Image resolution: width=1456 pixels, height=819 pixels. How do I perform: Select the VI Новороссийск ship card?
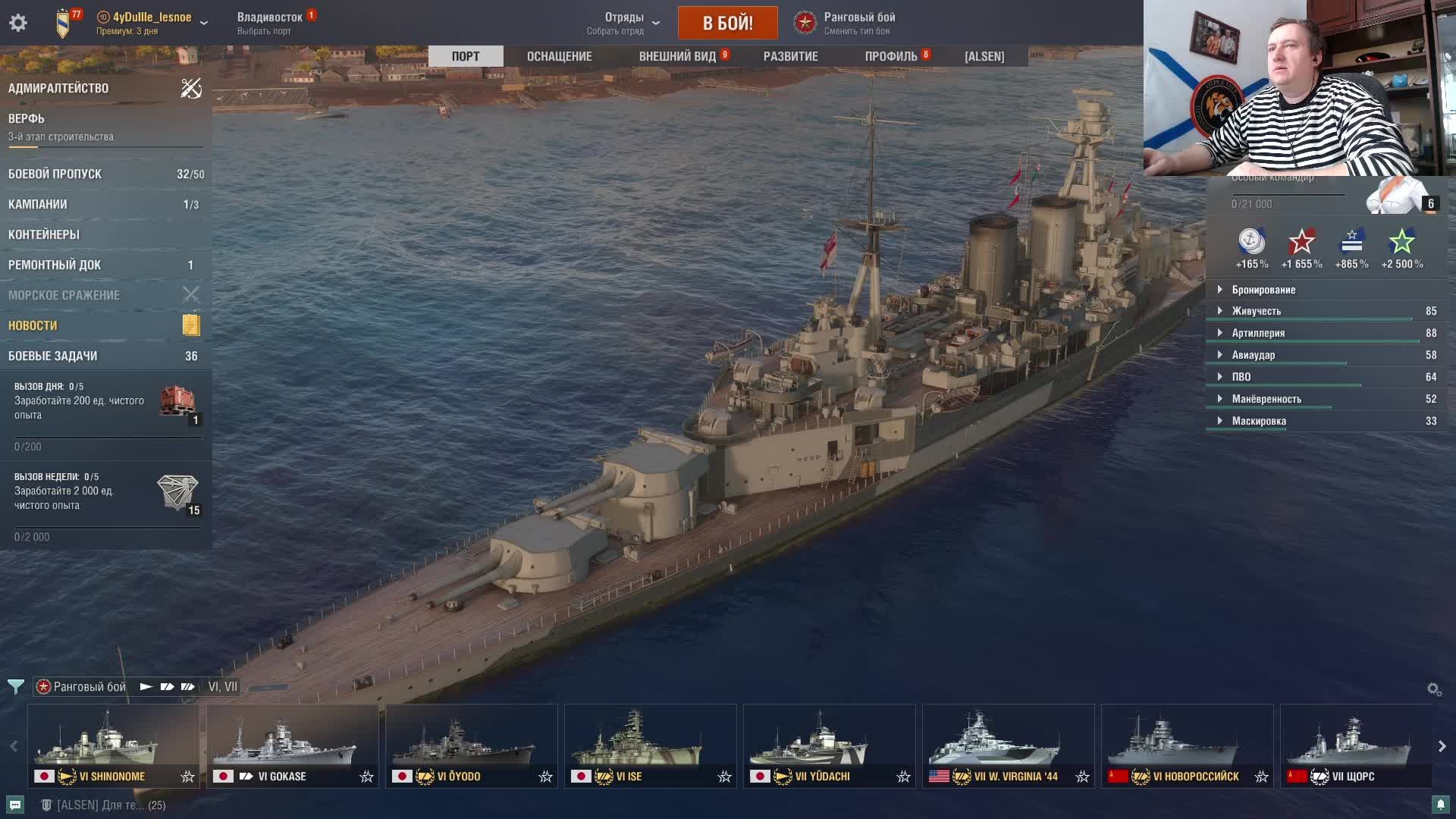tap(1187, 745)
